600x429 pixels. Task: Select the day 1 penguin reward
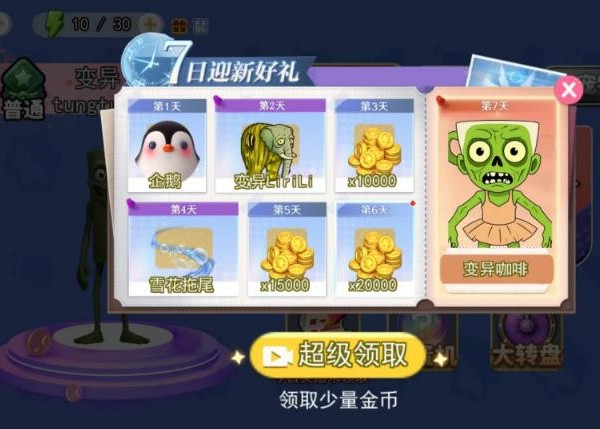pos(168,147)
